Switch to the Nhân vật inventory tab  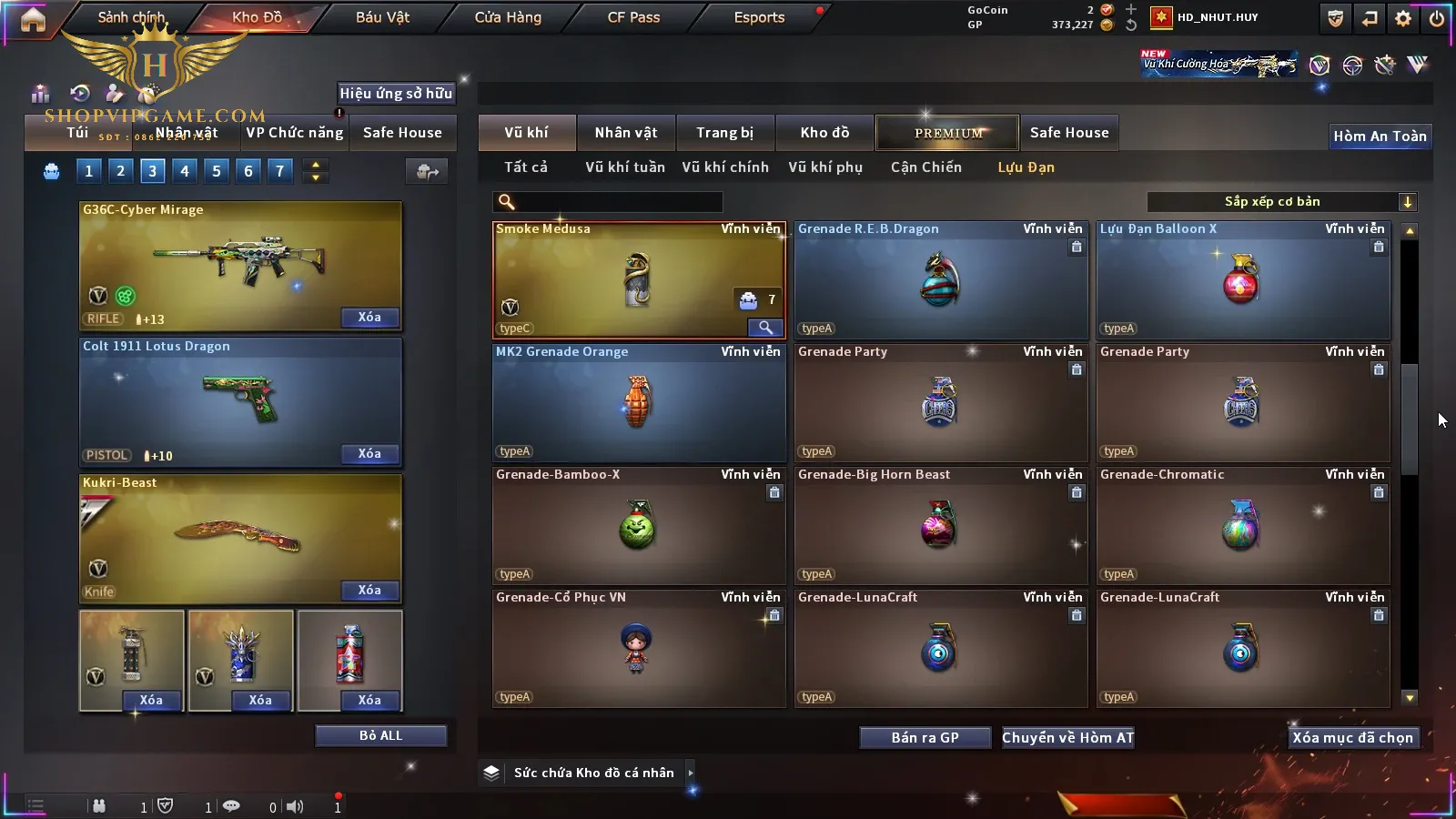pyautogui.click(x=625, y=133)
